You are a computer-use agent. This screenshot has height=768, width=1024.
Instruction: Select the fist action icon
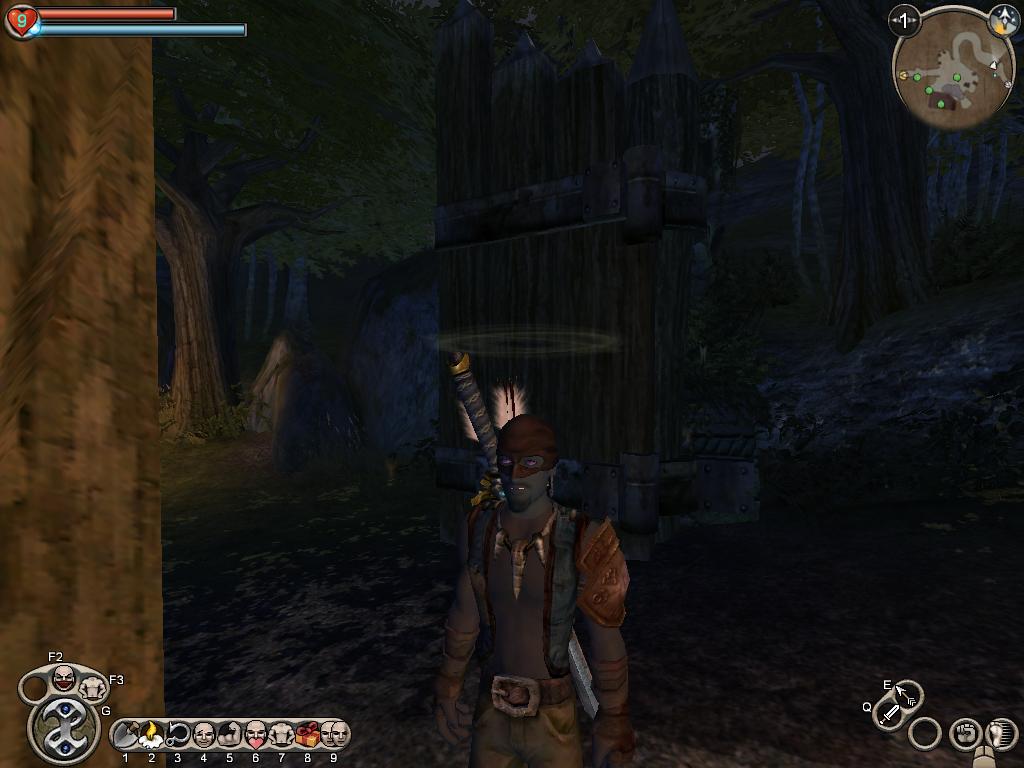[x=964, y=734]
